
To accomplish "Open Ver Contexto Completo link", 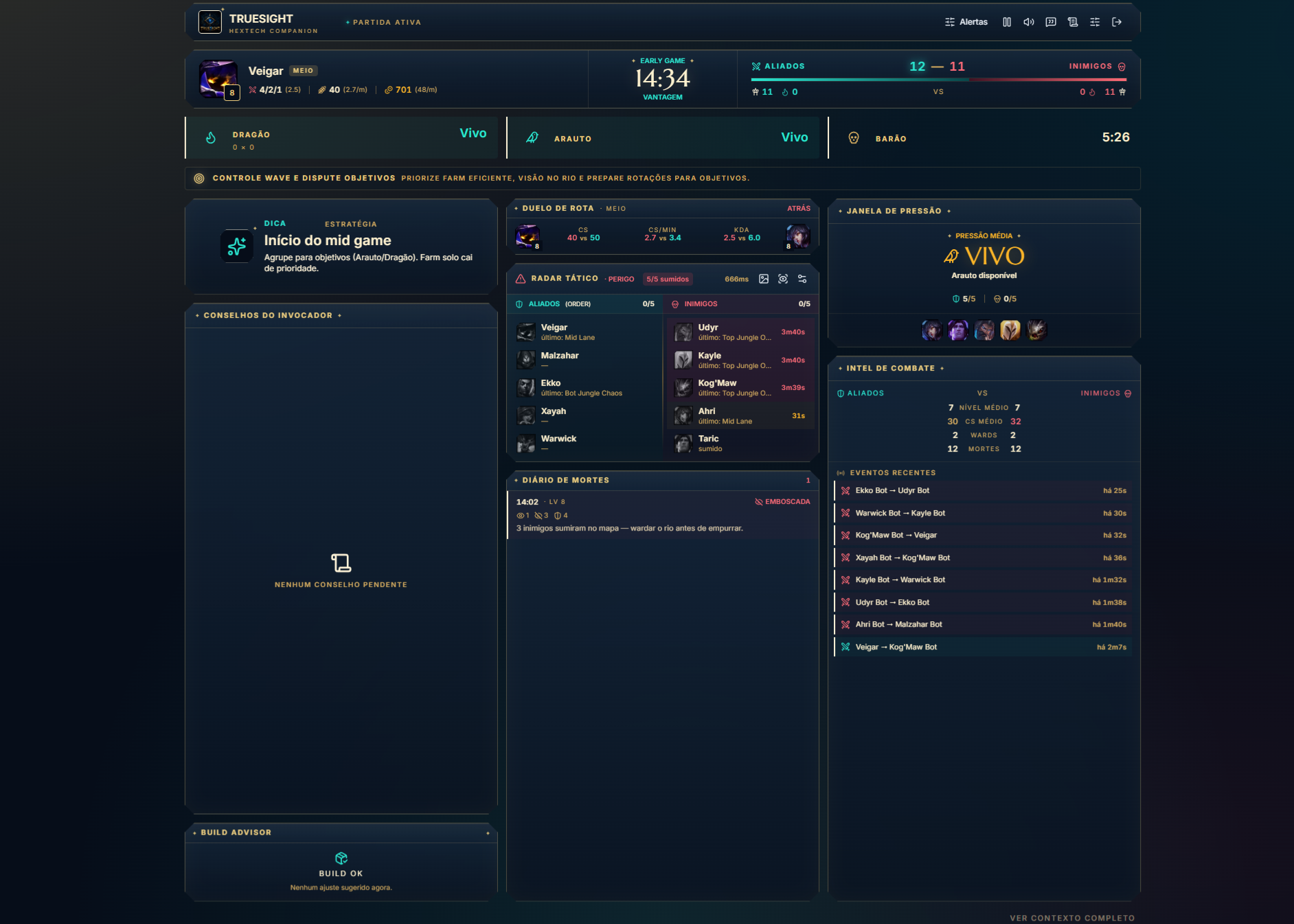I will (1071, 918).
